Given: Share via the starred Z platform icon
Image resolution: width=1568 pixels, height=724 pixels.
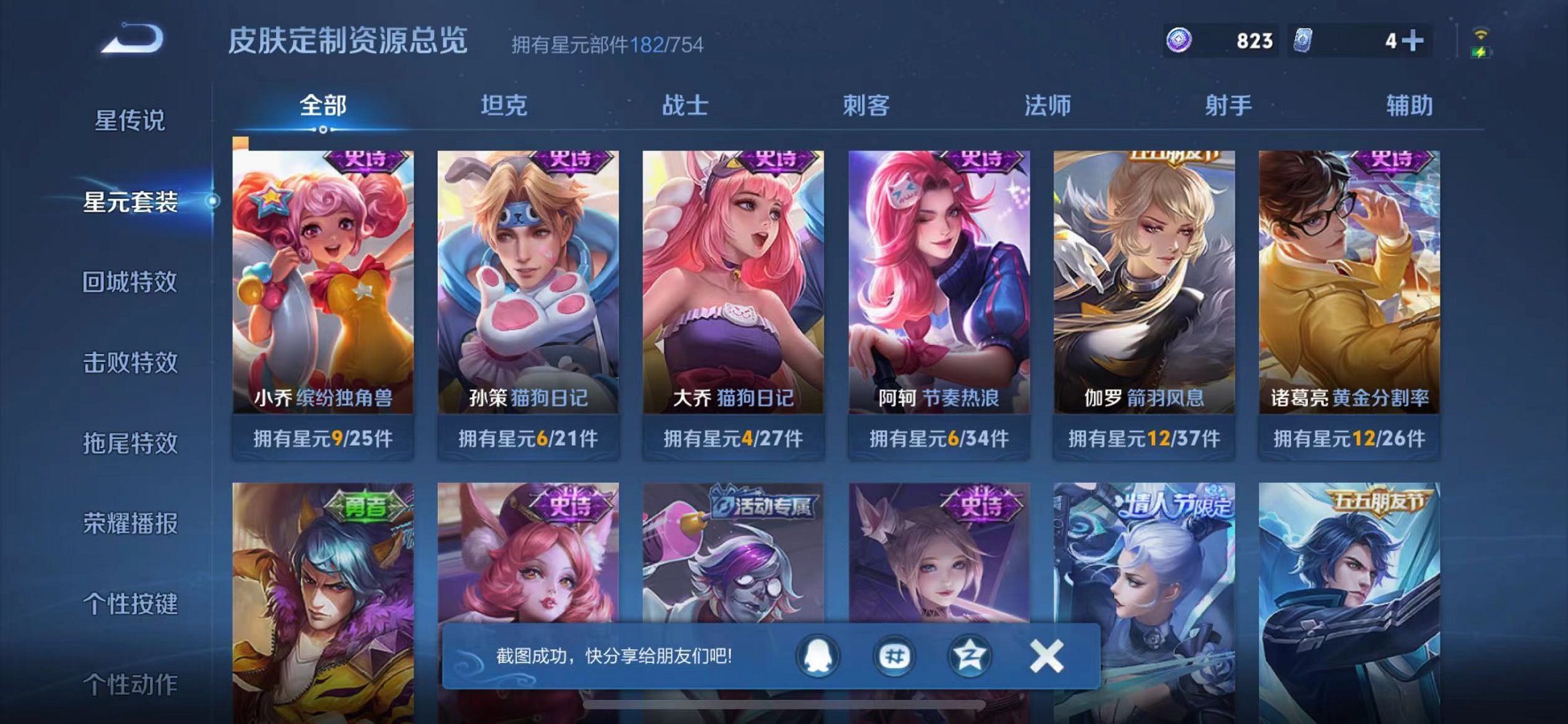Looking at the screenshot, I should (x=970, y=656).
